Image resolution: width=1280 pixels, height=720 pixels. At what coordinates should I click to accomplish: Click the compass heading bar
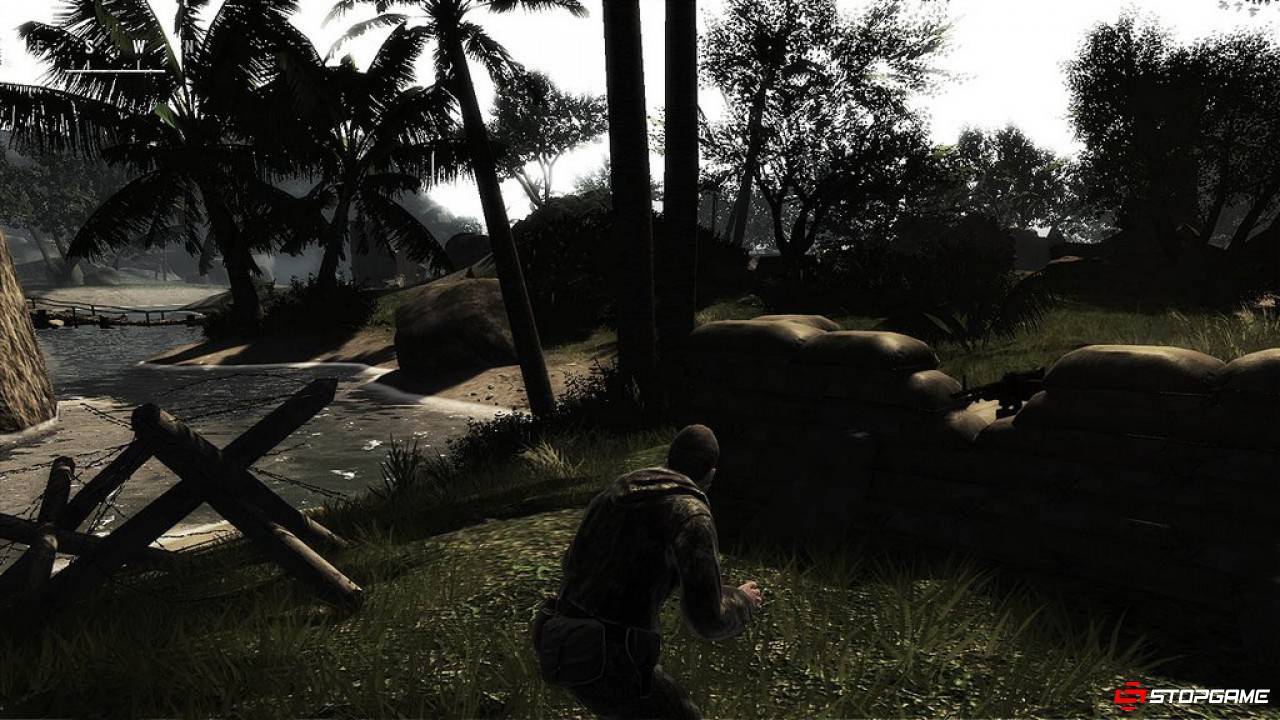(x=122, y=56)
